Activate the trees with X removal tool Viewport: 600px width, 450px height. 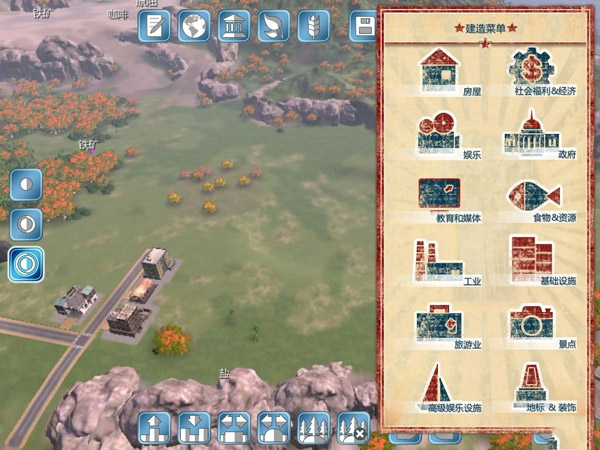pyautogui.click(x=353, y=429)
